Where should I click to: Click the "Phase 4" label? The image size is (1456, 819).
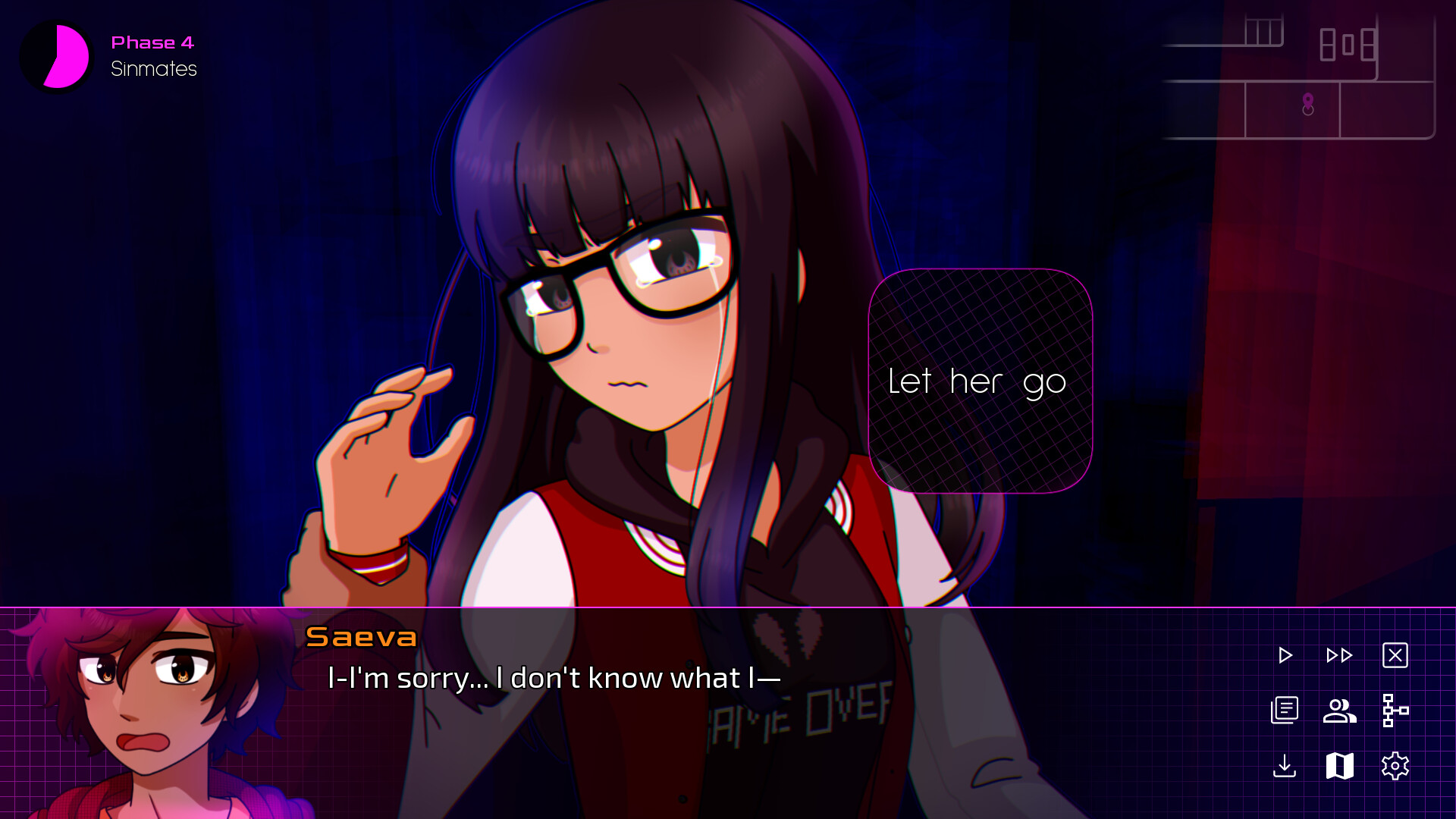click(x=152, y=42)
